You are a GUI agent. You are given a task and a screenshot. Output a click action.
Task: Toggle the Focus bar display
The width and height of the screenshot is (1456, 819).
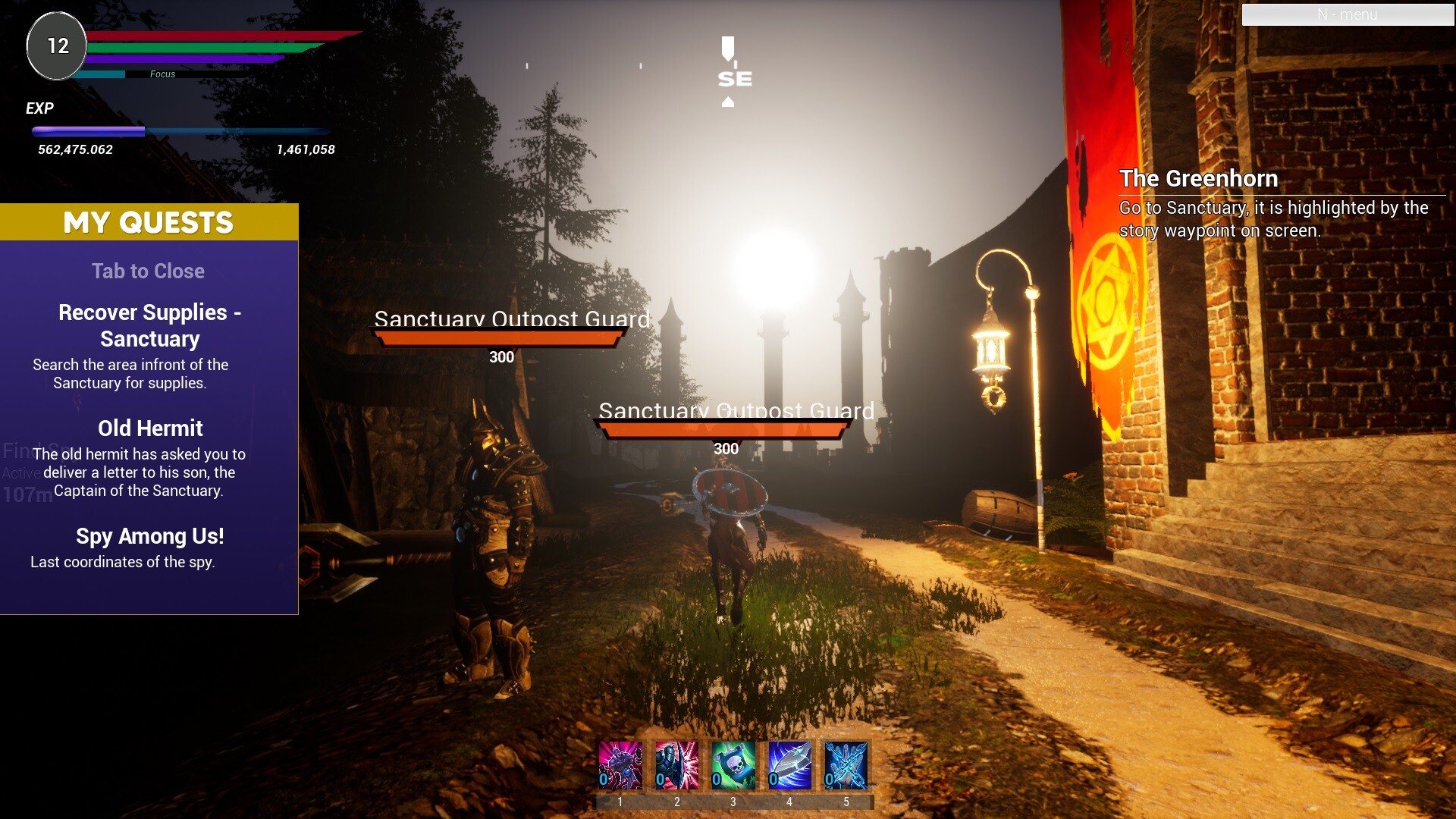click(162, 74)
